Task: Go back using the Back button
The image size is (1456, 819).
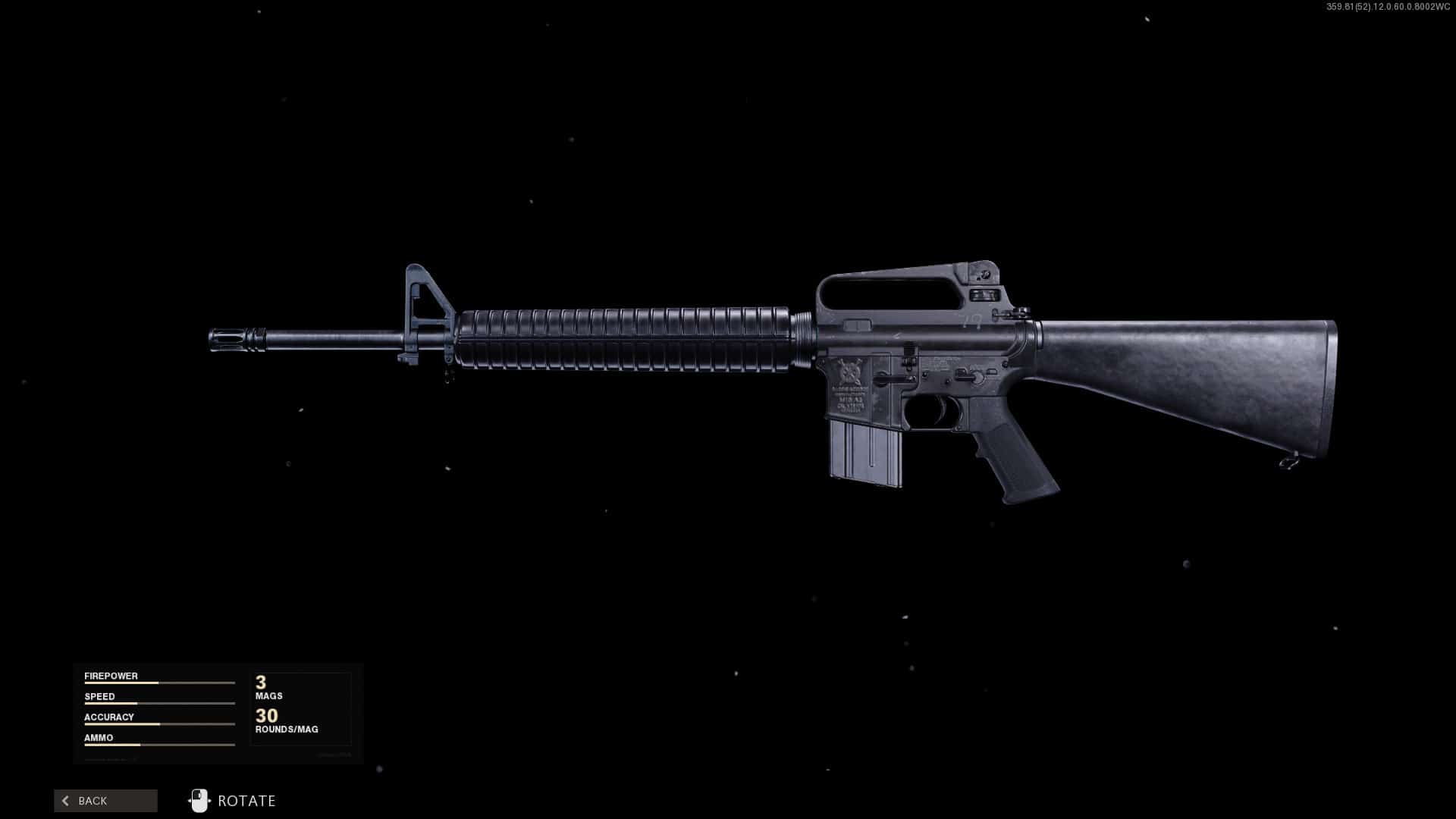Action: click(x=105, y=801)
